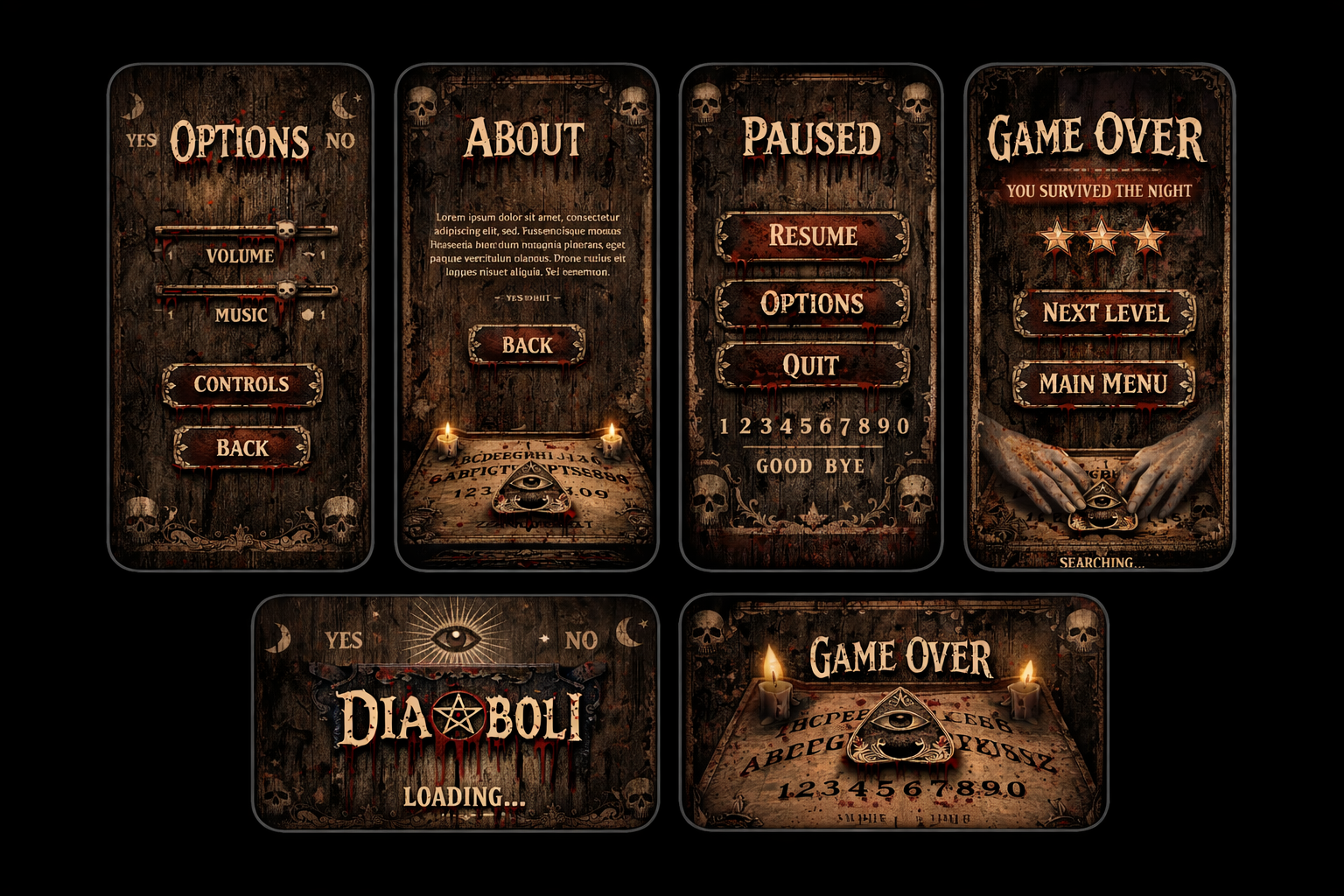Viewport: 1344px width, 896px height.
Task: Select Resume in the pause menu
Action: (814, 236)
